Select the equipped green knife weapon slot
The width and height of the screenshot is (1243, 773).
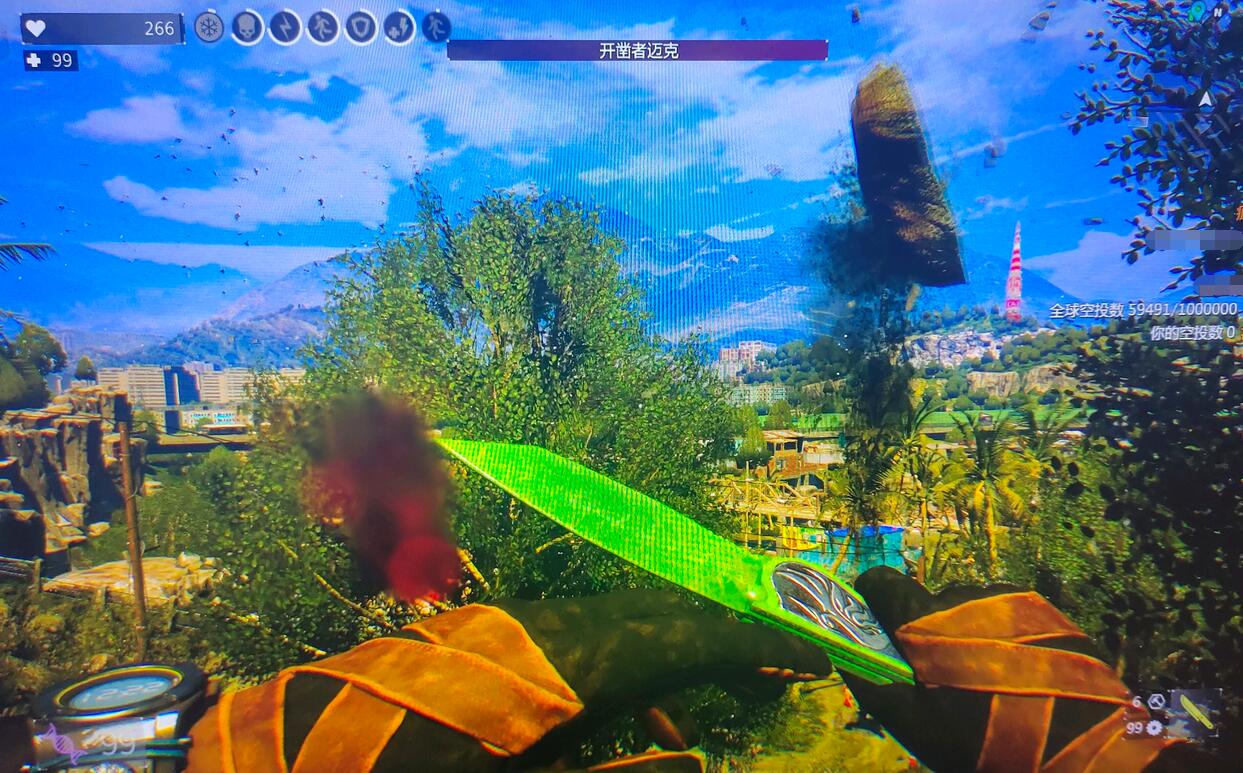pos(1196,712)
